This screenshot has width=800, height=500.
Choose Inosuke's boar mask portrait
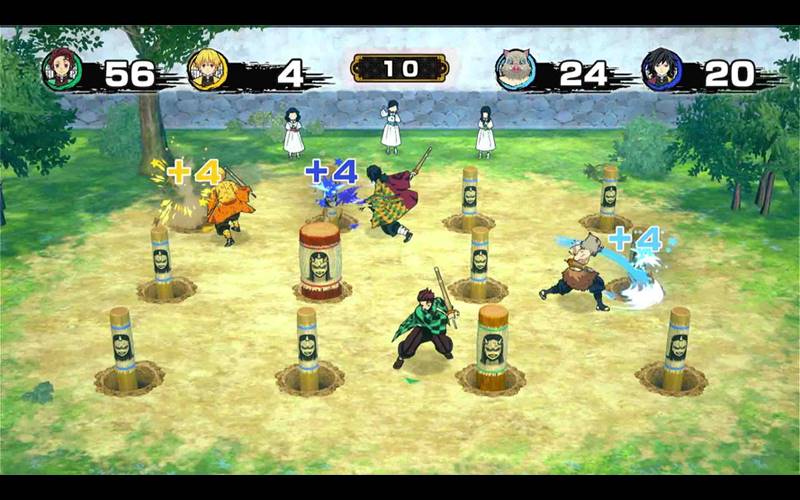pyautogui.click(x=517, y=70)
